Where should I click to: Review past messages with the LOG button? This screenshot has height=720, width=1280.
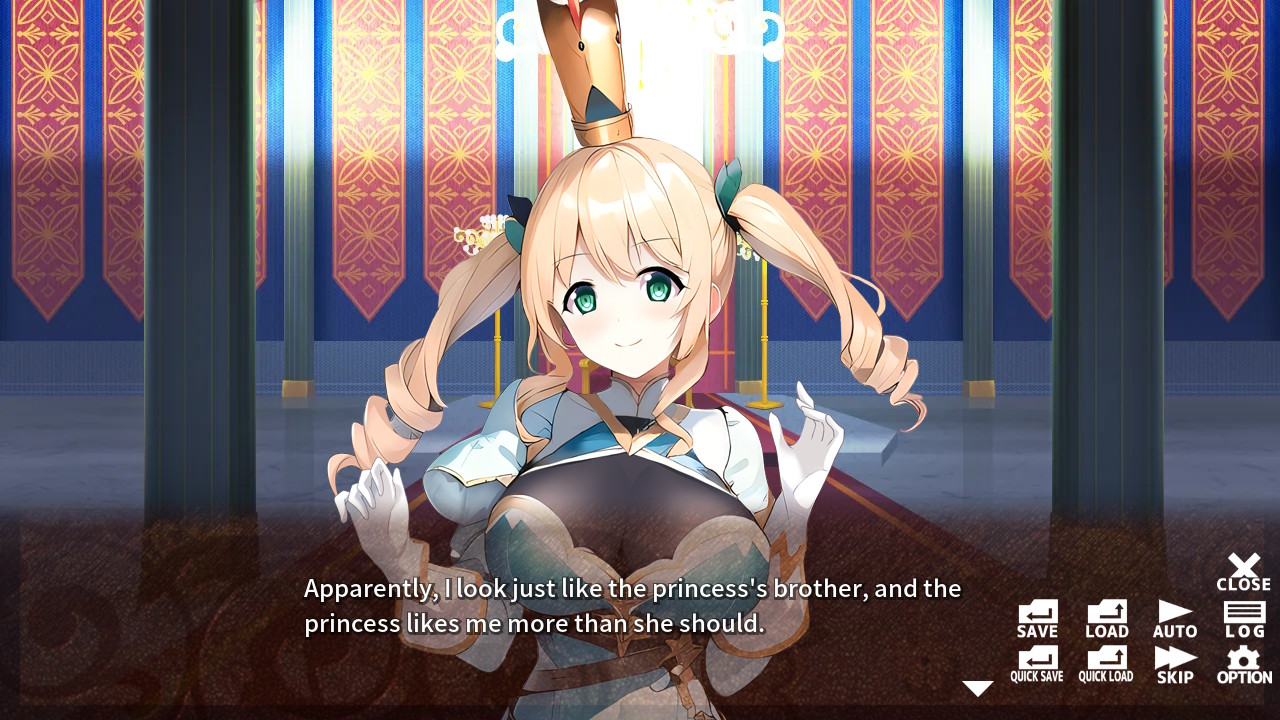(x=1243, y=618)
